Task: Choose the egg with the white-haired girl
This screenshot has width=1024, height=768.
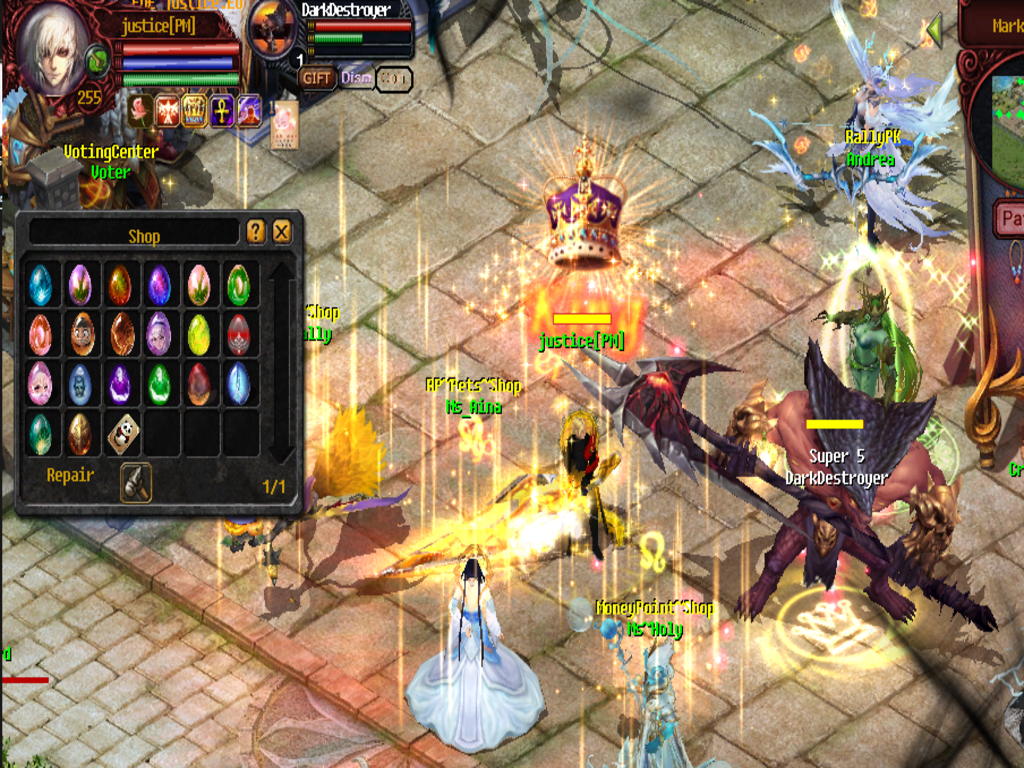Action: point(159,334)
